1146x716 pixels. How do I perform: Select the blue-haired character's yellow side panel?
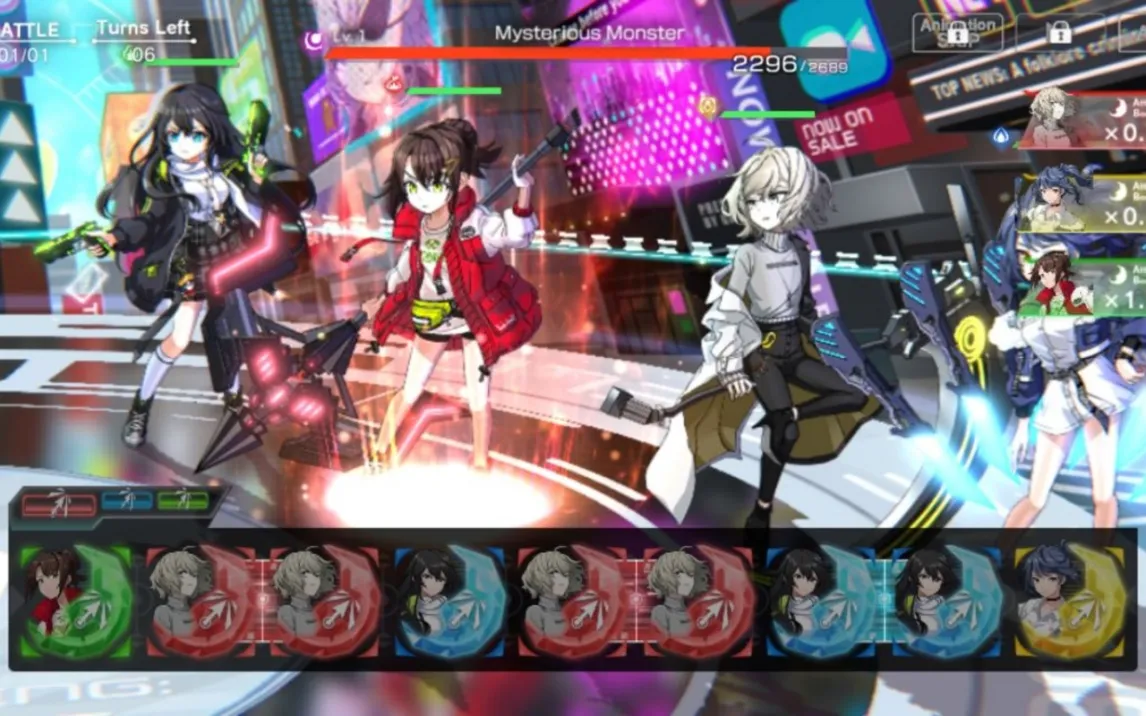pyautogui.click(x=1085, y=203)
